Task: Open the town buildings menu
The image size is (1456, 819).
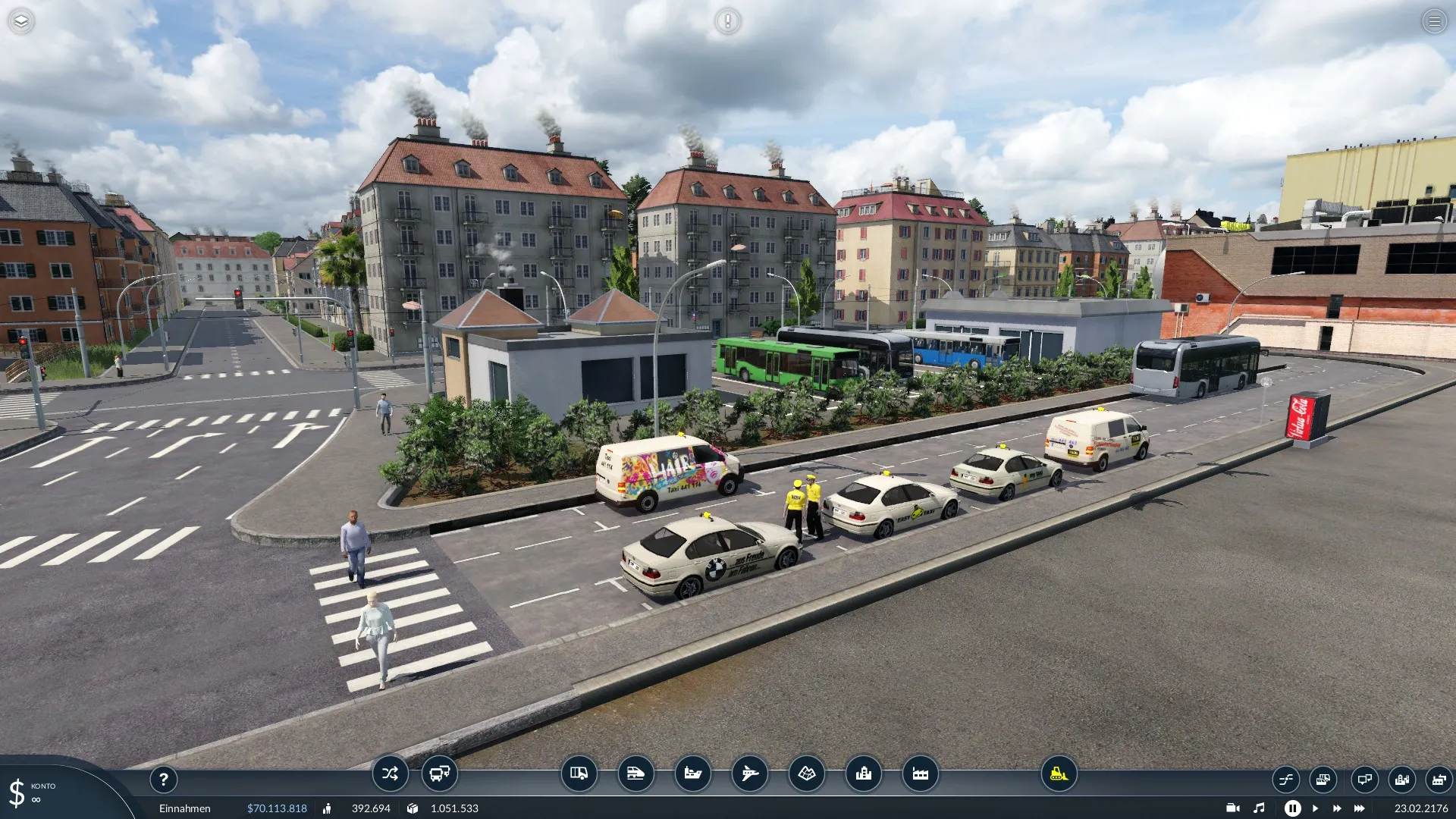Action: (x=863, y=773)
